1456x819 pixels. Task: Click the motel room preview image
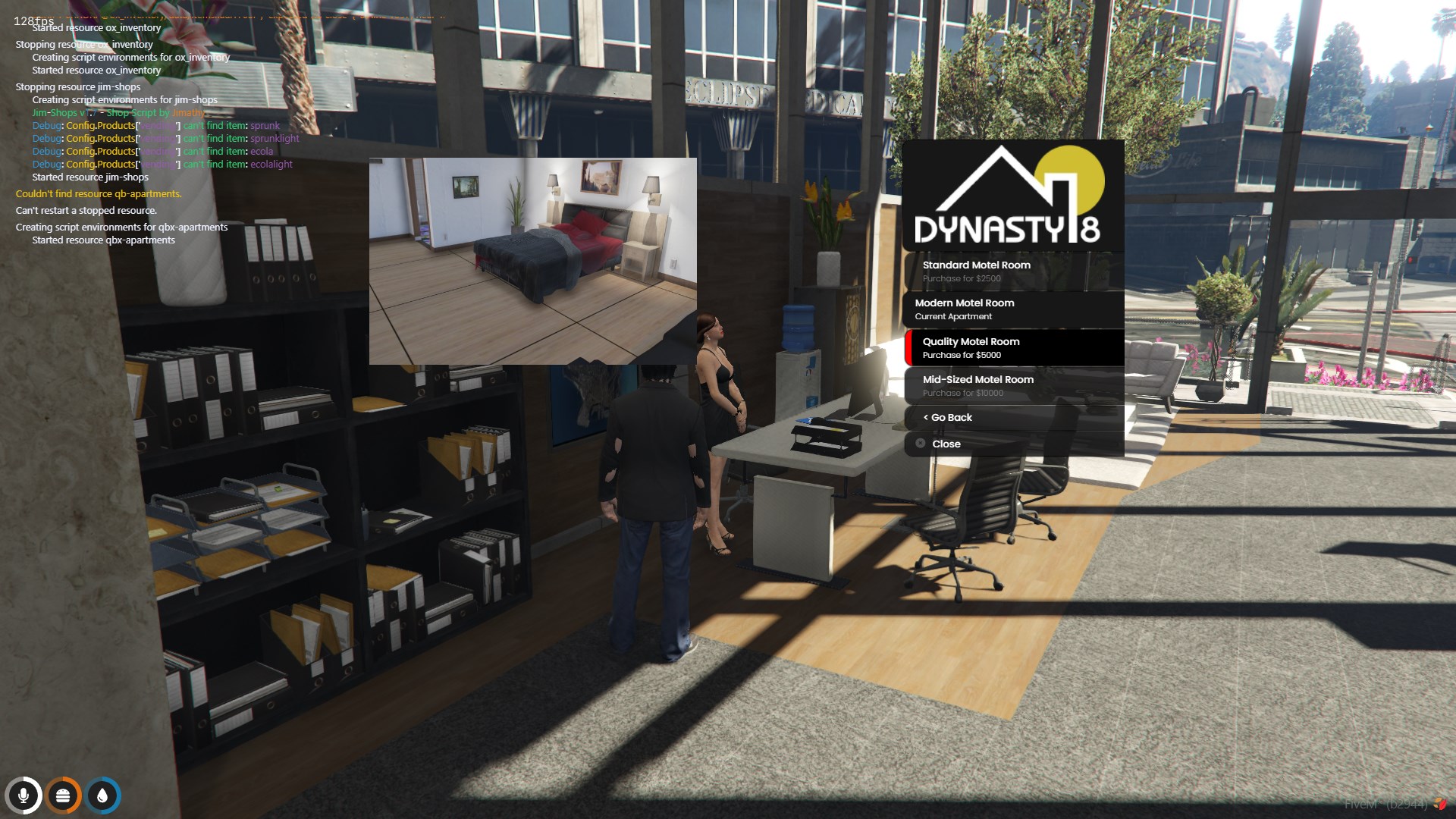[x=532, y=261]
